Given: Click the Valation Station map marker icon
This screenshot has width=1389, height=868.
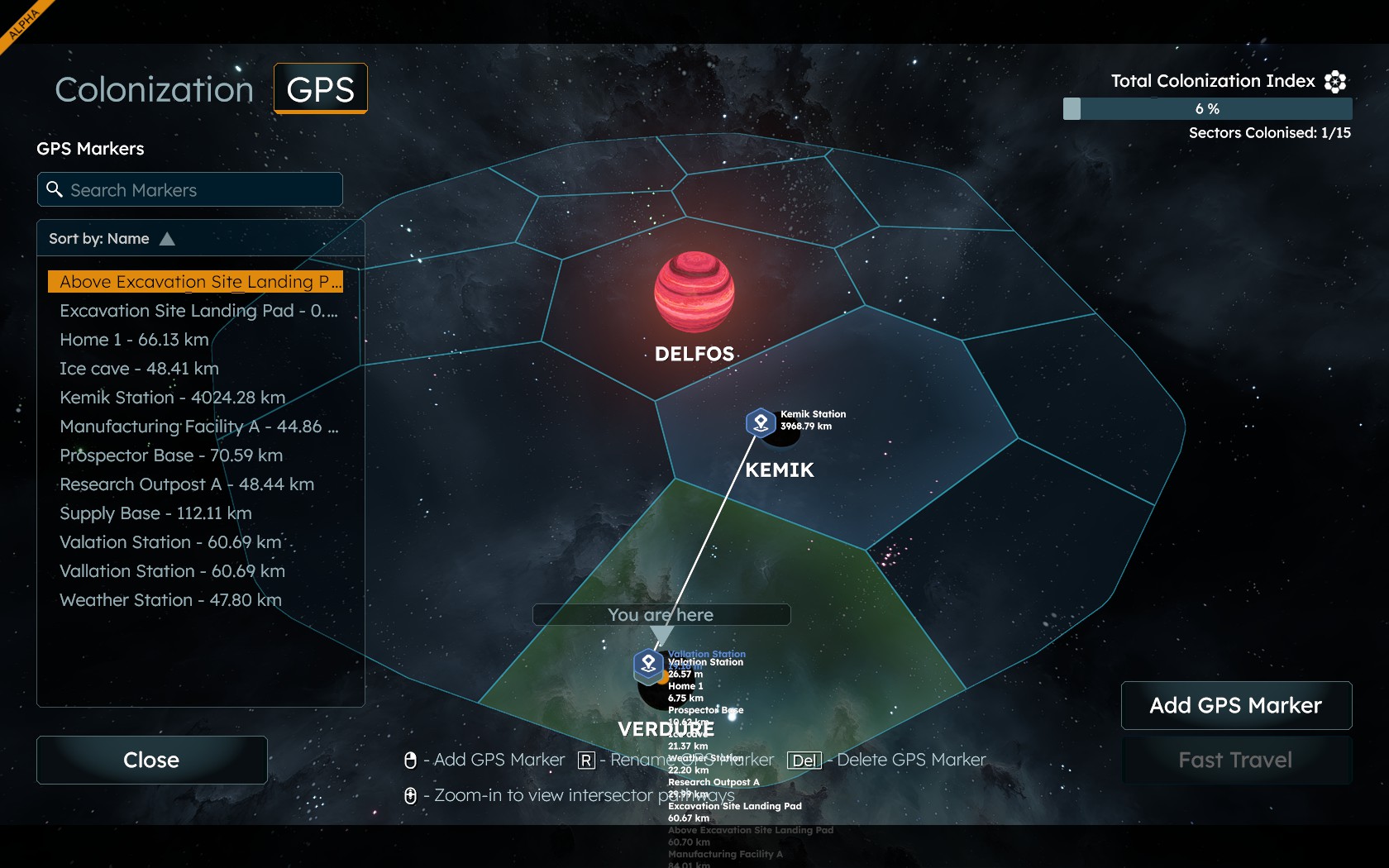Looking at the screenshot, I should click(x=649, y=663).
